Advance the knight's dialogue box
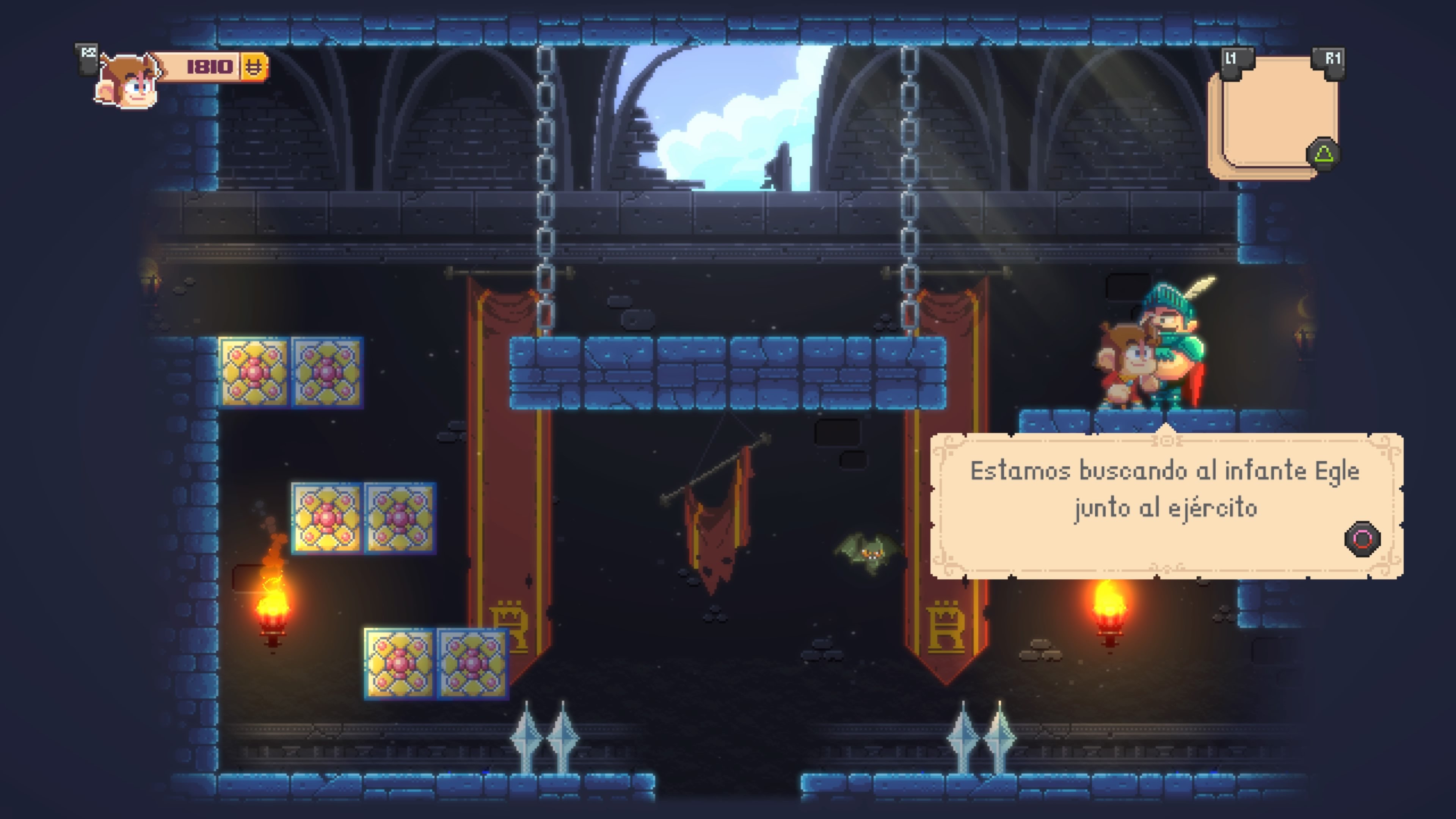Viewport: 1456px width, 819px height. coord(1362,539)
